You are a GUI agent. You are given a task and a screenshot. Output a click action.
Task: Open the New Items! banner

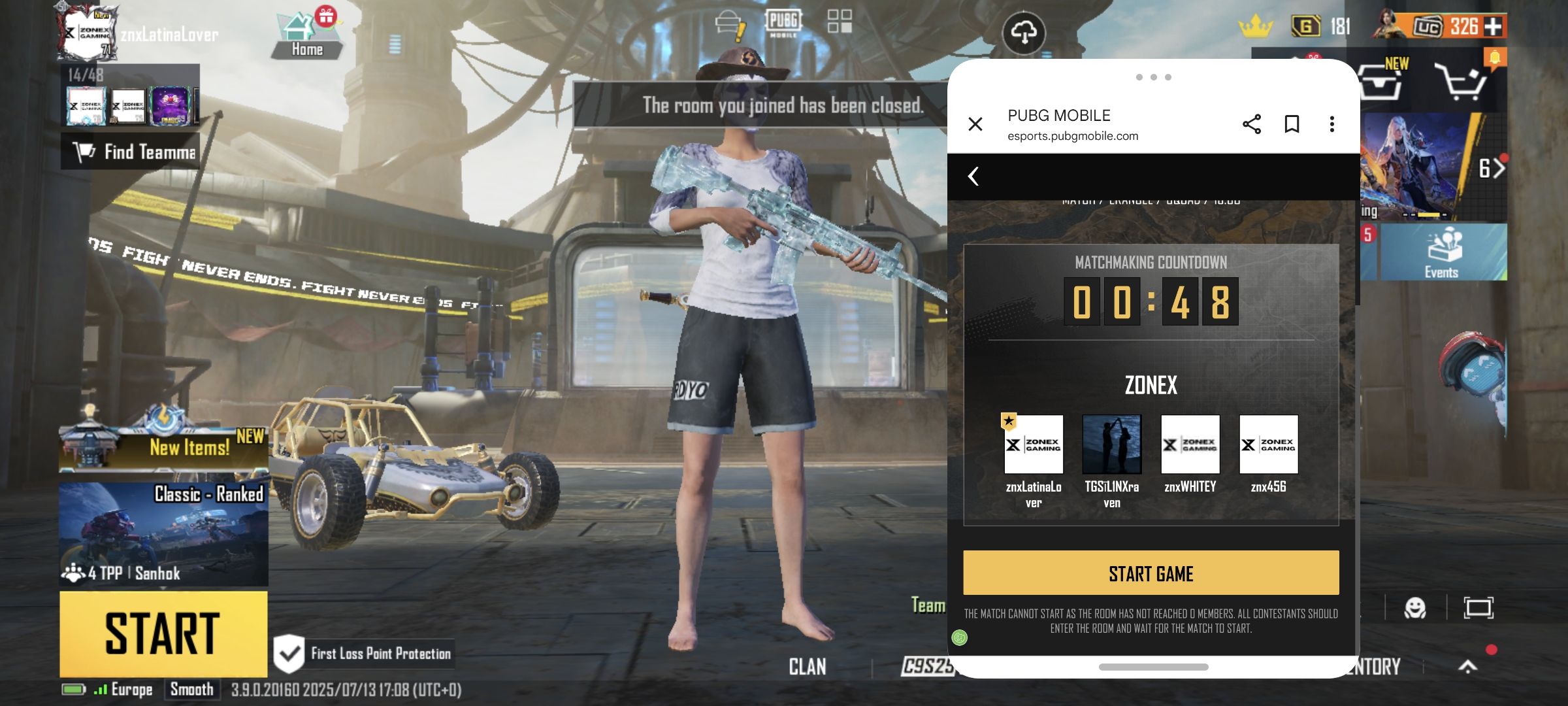pos(163,447)
